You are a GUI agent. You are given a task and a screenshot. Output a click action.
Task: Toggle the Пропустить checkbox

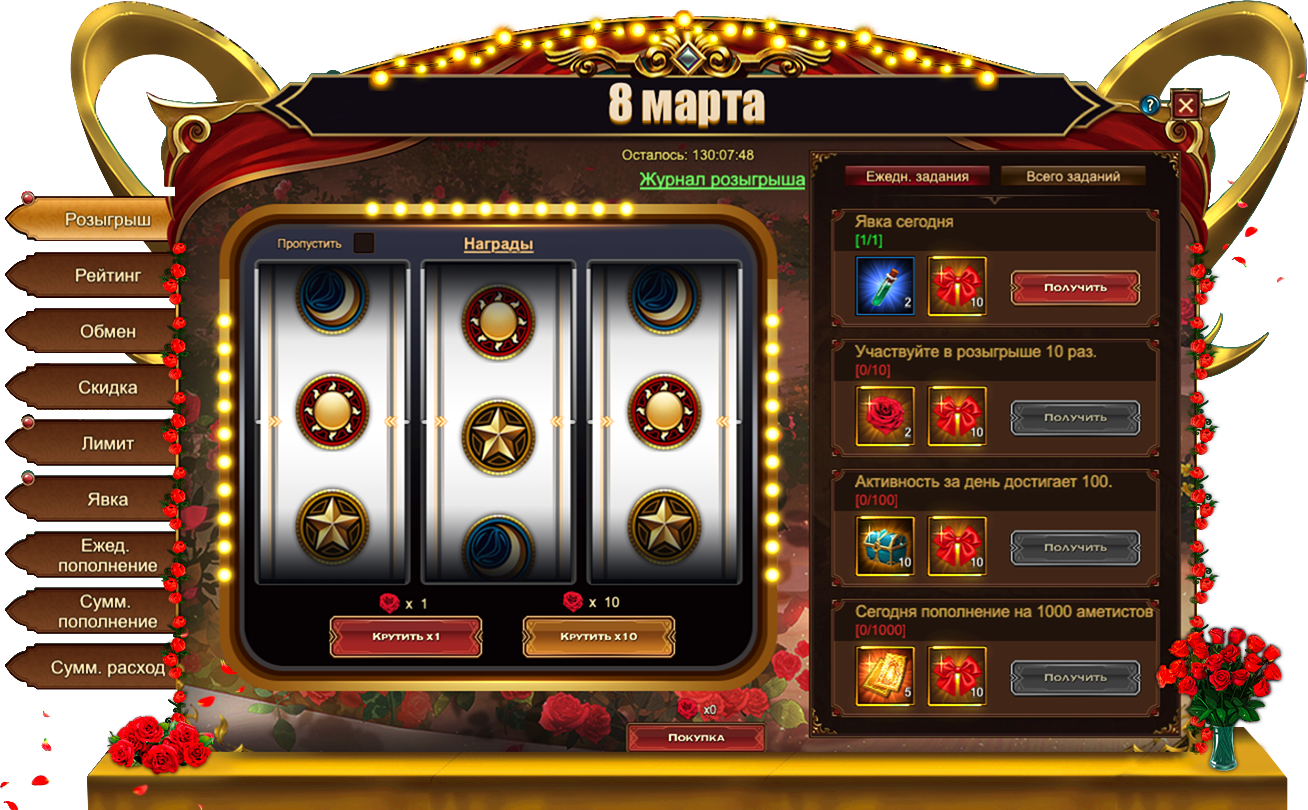tap(364, 243)
